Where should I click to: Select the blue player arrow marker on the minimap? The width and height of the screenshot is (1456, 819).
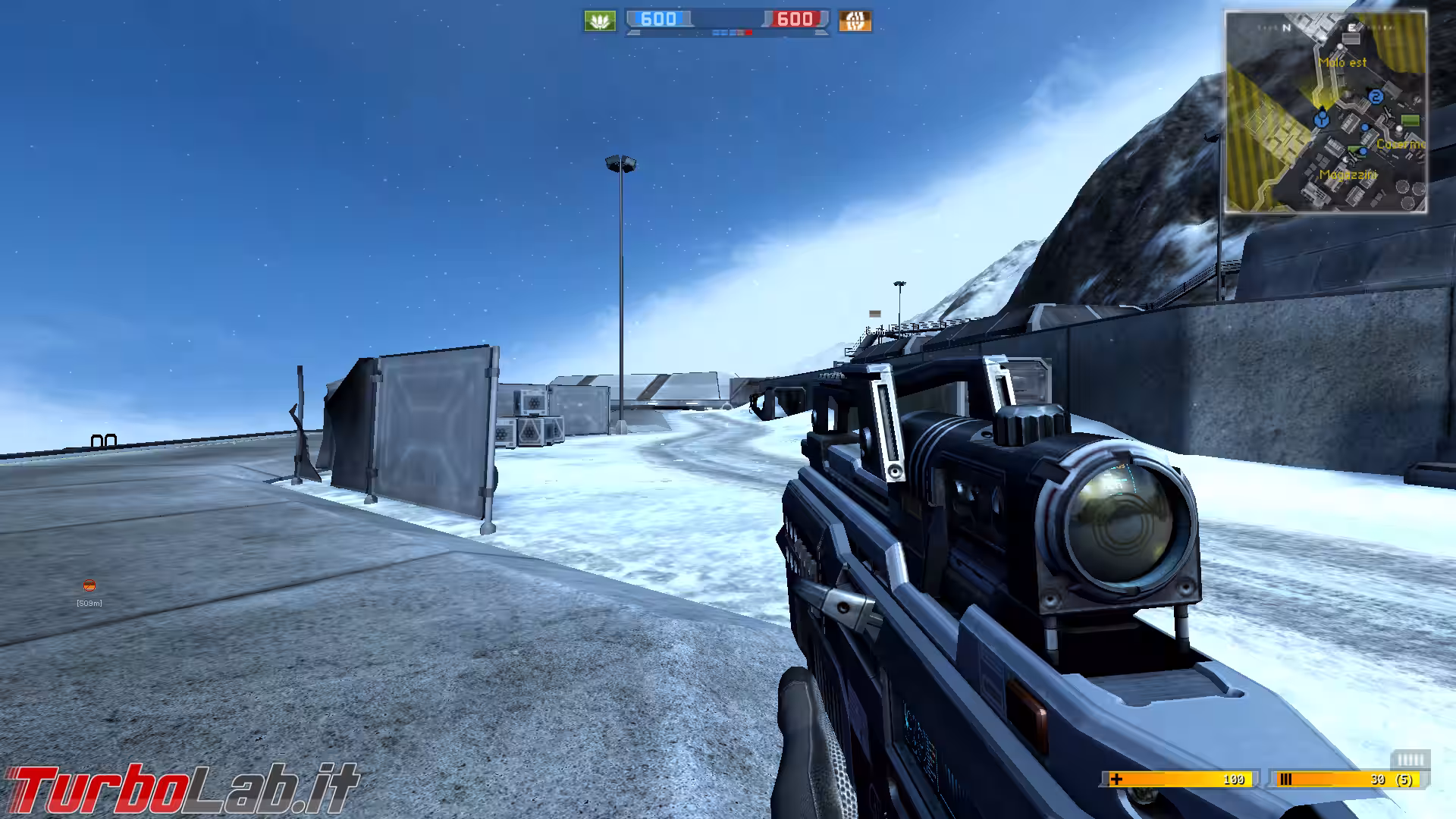(x=1321, y=118)
